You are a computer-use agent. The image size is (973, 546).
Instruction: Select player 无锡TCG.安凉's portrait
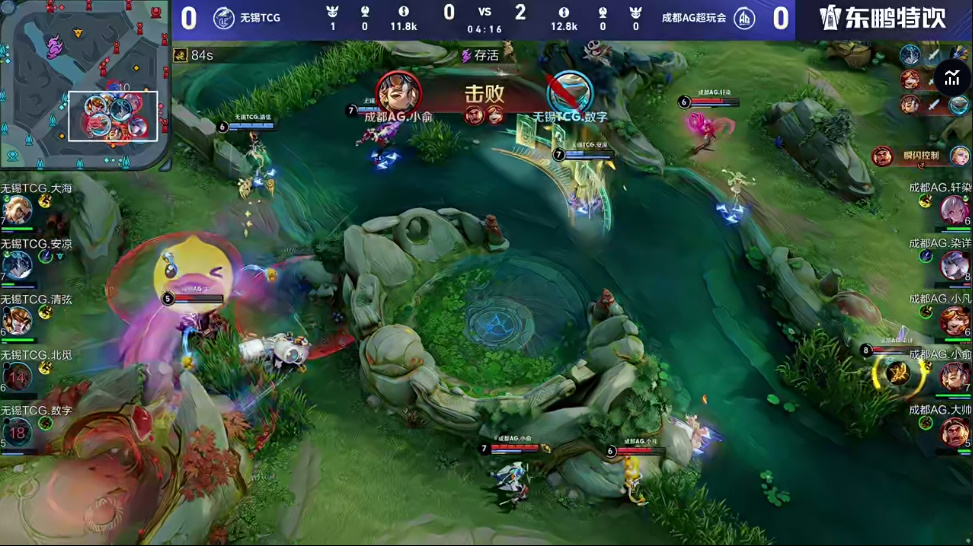pos(17,266)
